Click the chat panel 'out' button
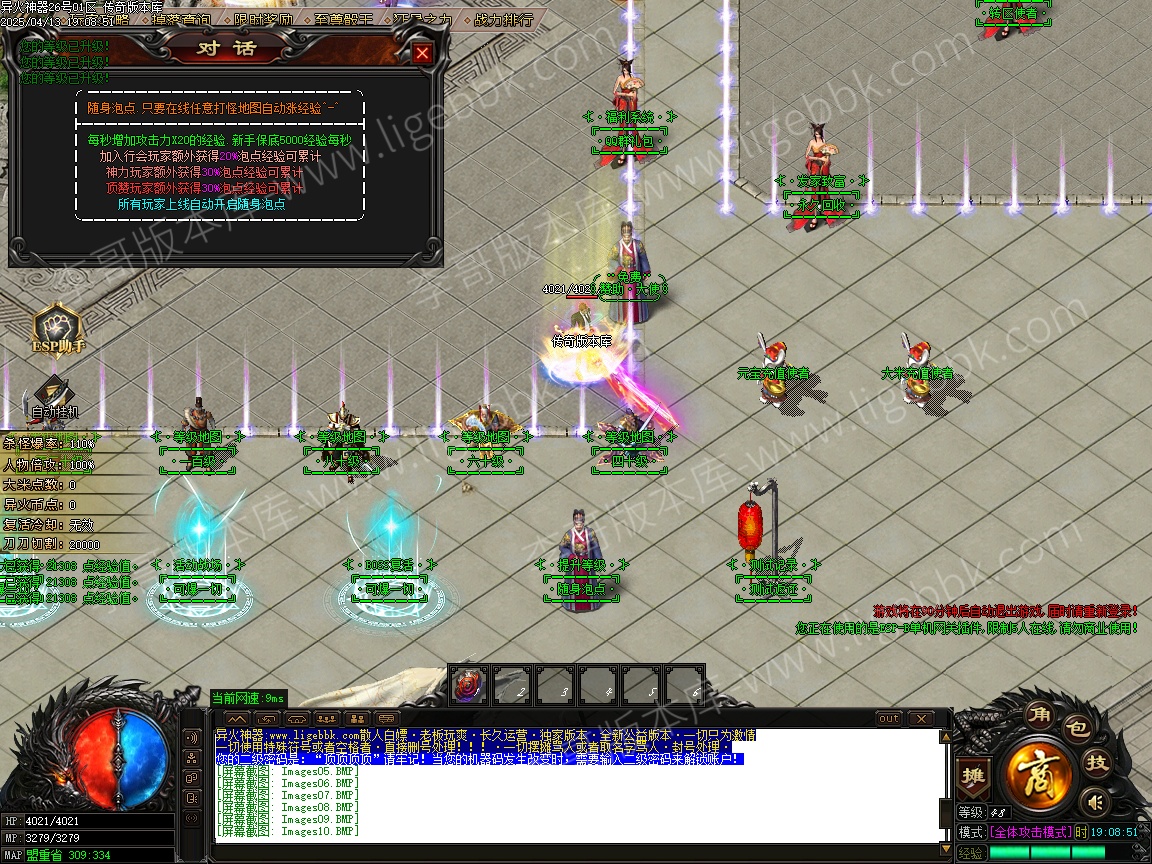The height and width of the screenshot is (864, 1152). 889,719
